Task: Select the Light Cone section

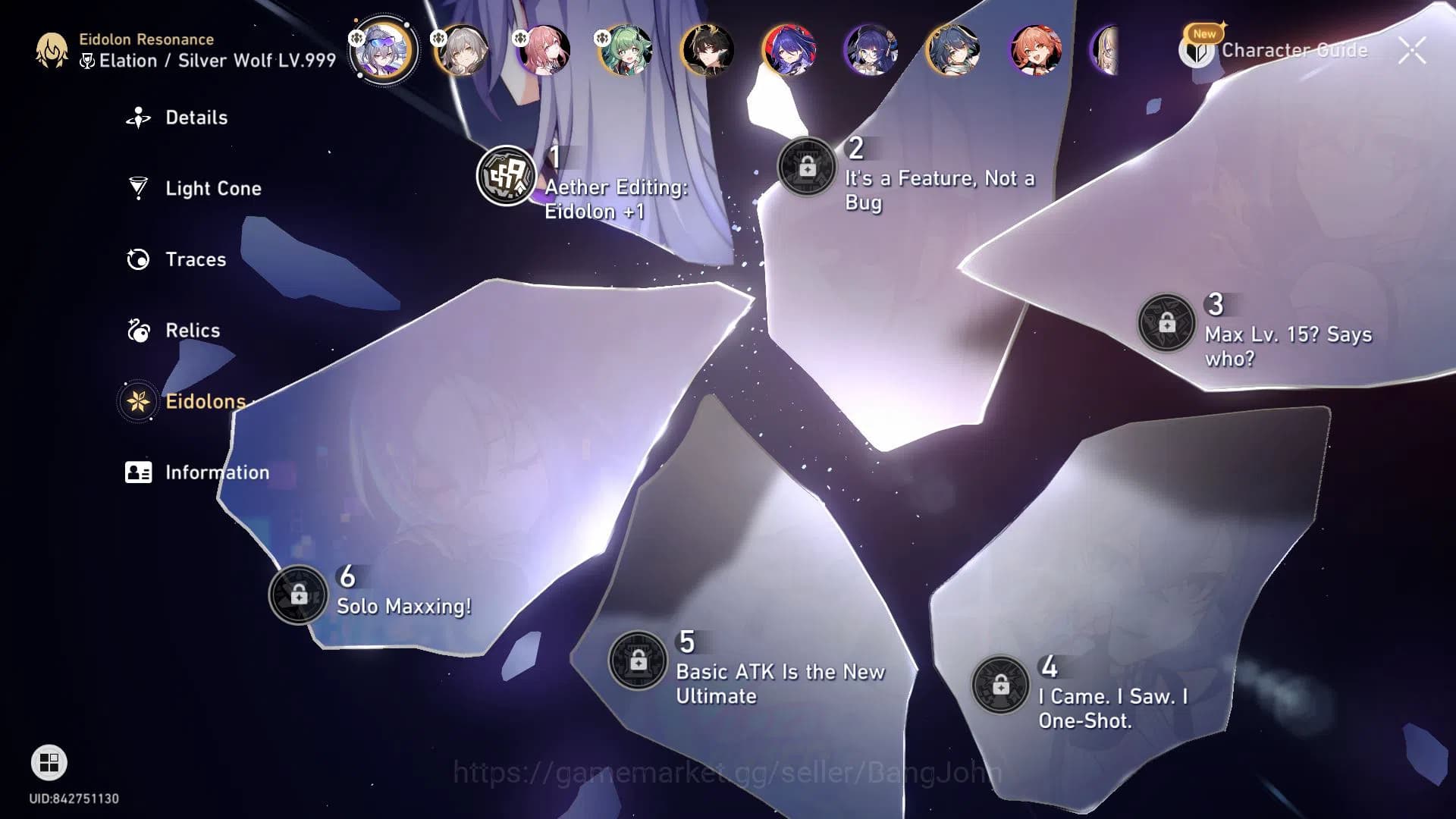Action: [138, 188]
